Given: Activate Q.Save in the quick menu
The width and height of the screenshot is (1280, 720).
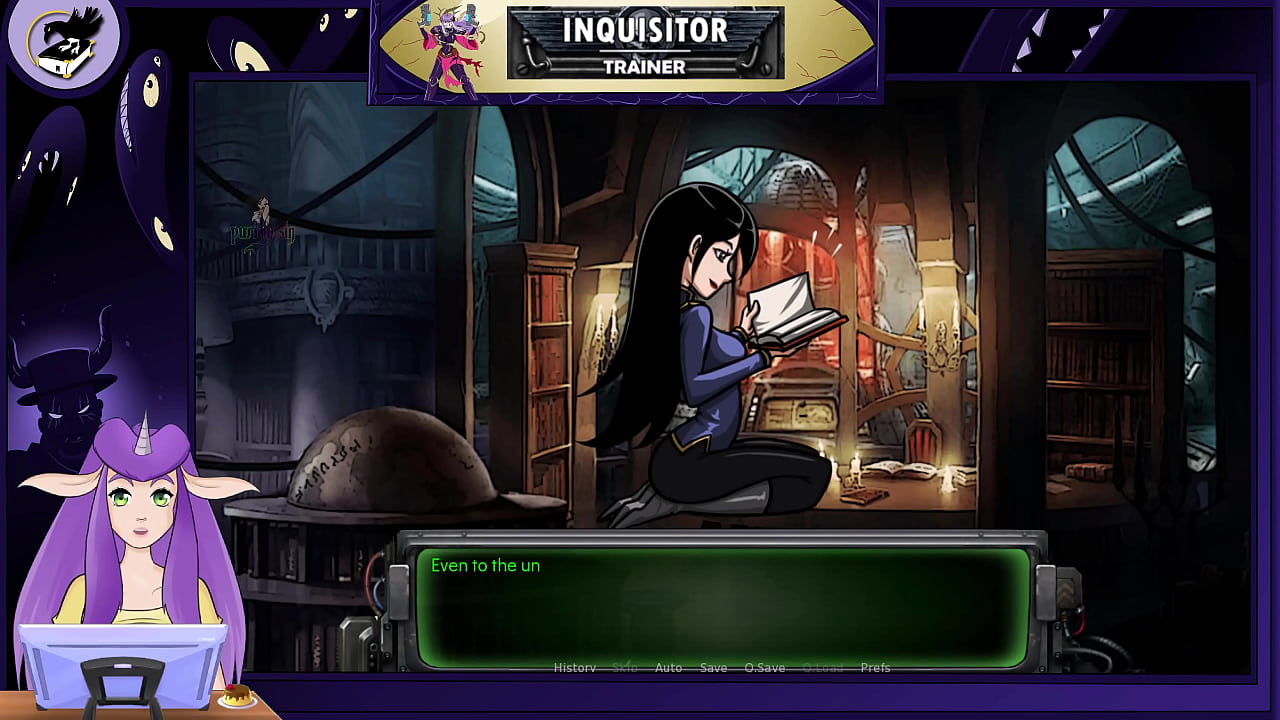Looking at the screenshot, I should (x=765, y=667).
